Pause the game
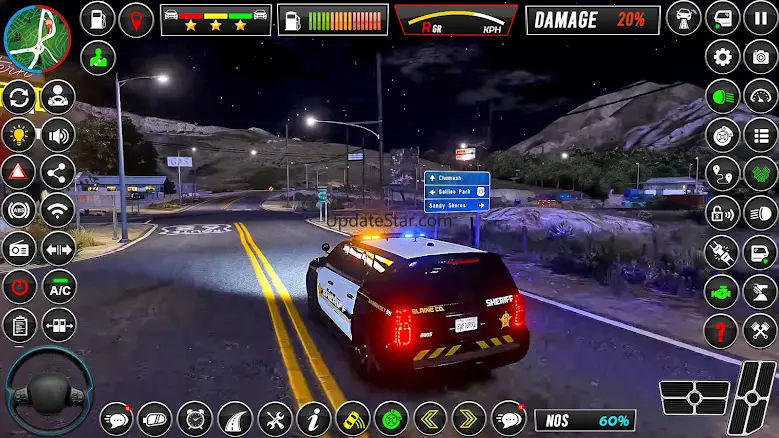This screenshot has height=438, width=779. point(761,18)
